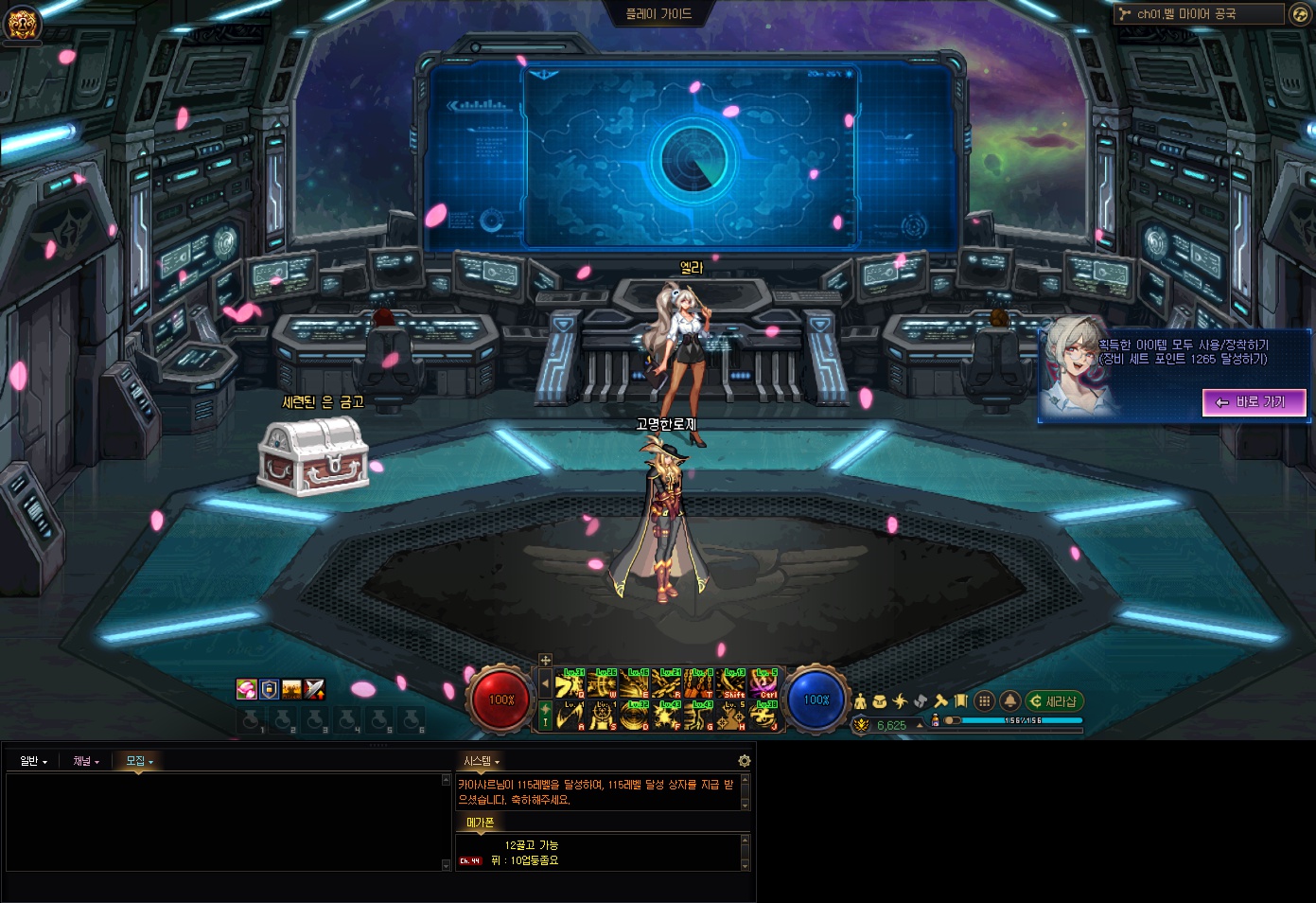Viewport: 1316px width, 903px height.
Task: Toggle the skill bar page arrow
Action: [x=545, y=683]
